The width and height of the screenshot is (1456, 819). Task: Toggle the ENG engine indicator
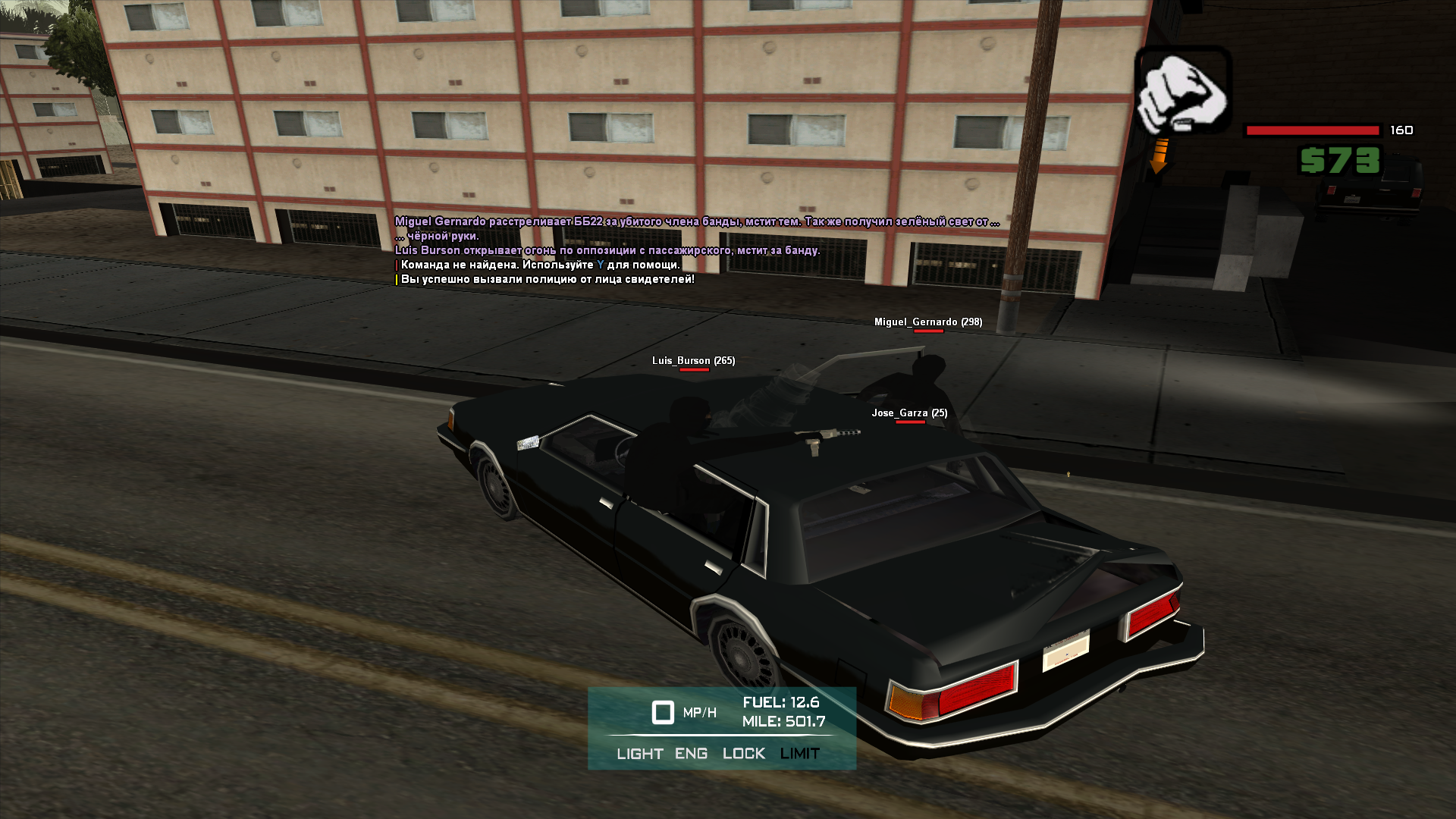pyautogui.click(x=691, y=754)
